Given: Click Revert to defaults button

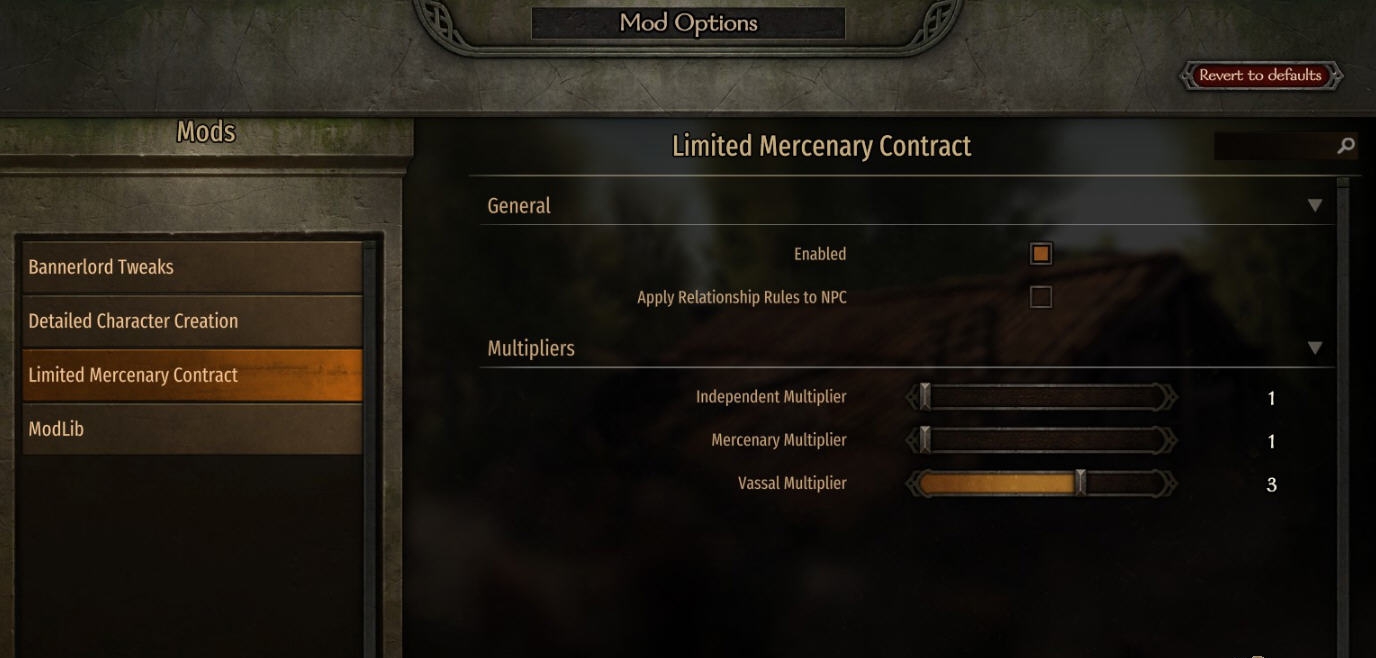Looking at the screenshot, I should pyautogui.click(x=1260, y=76).
